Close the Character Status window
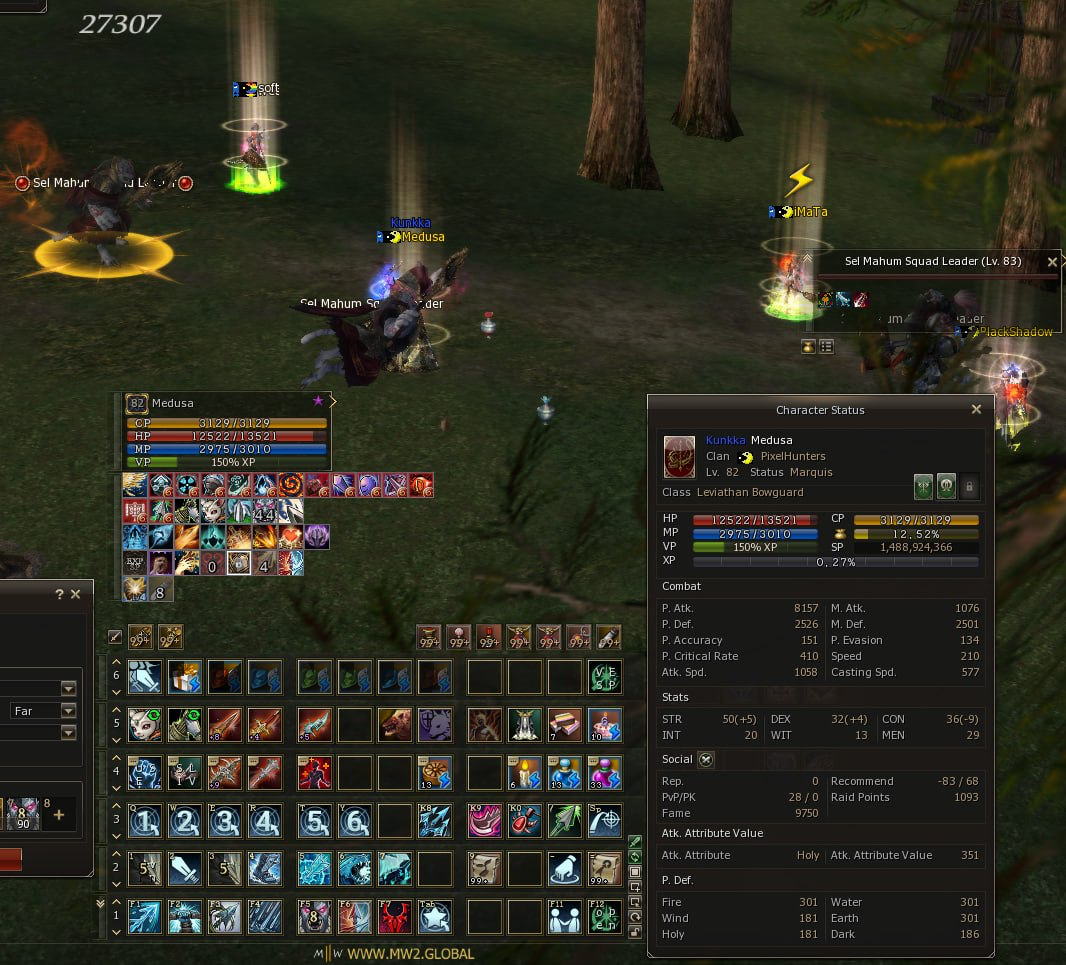Screen dimensions: 1066x965 pos(977,409)
